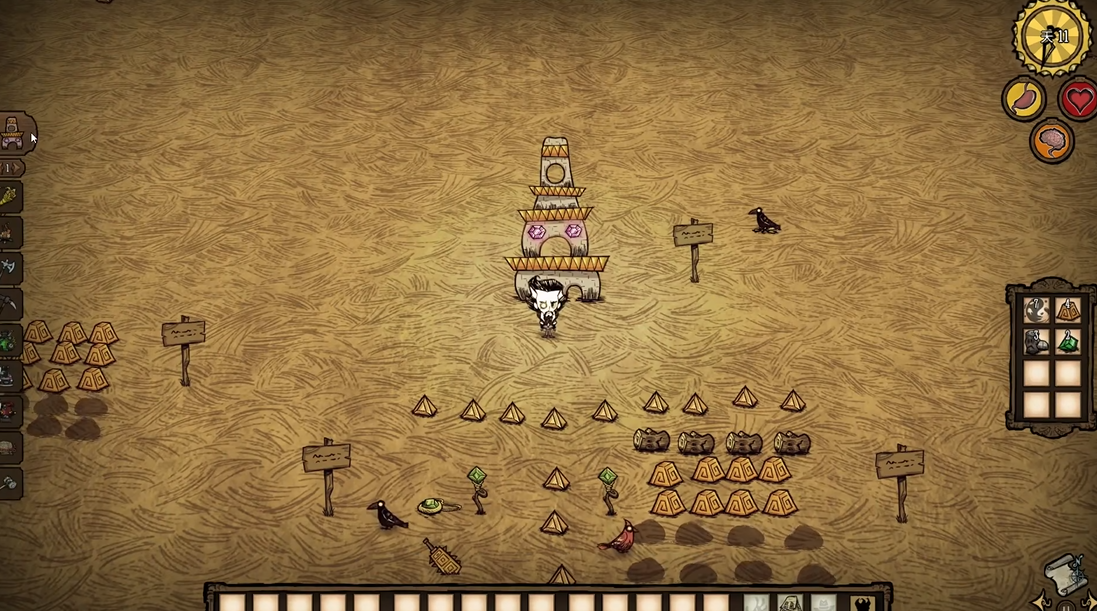The image size is (1097, 611).
Task: Select the hammer crafting tab
Action: tap(8, 483)
